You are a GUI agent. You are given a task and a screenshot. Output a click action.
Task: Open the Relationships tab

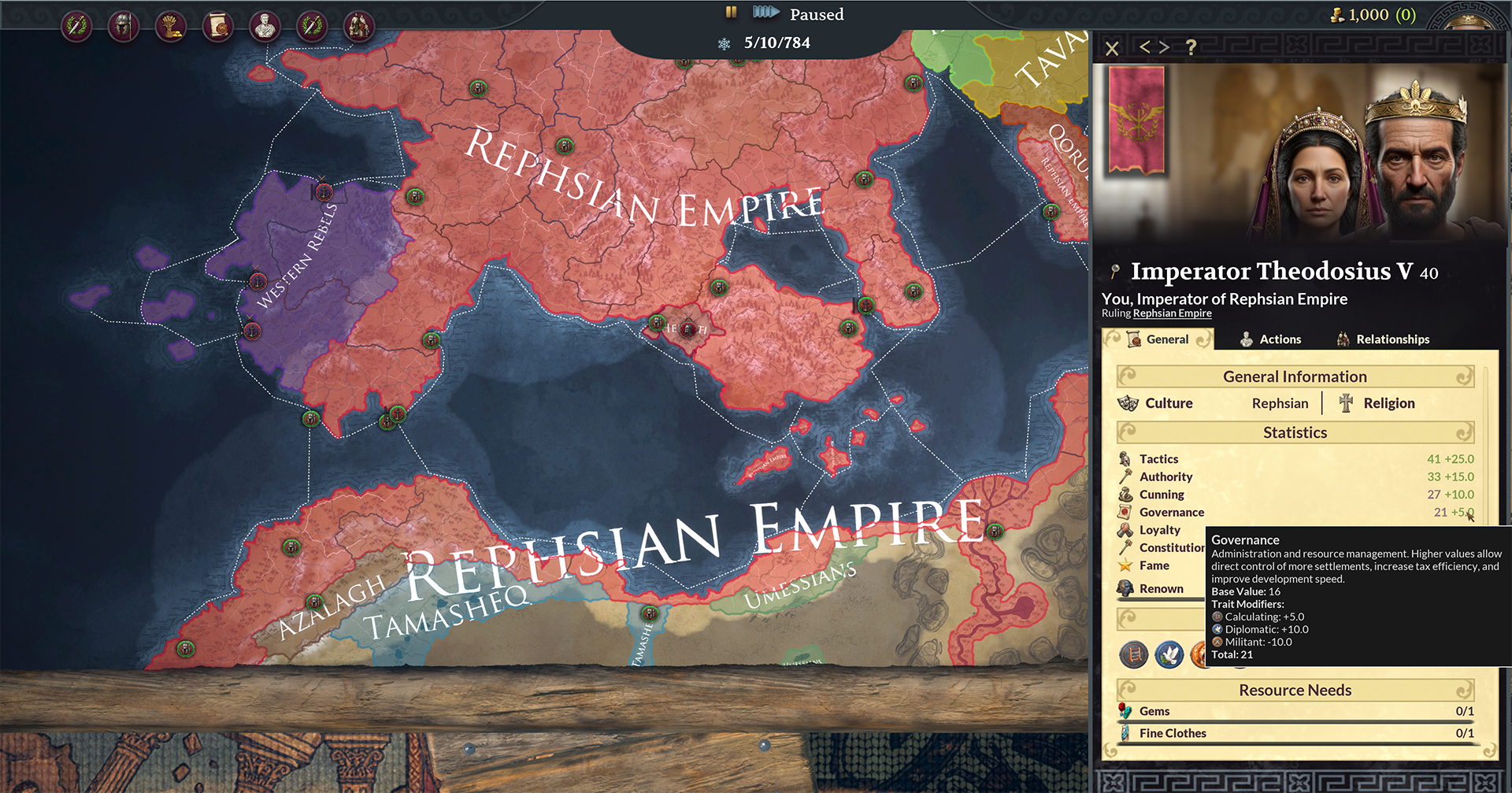coord(1383,339)
